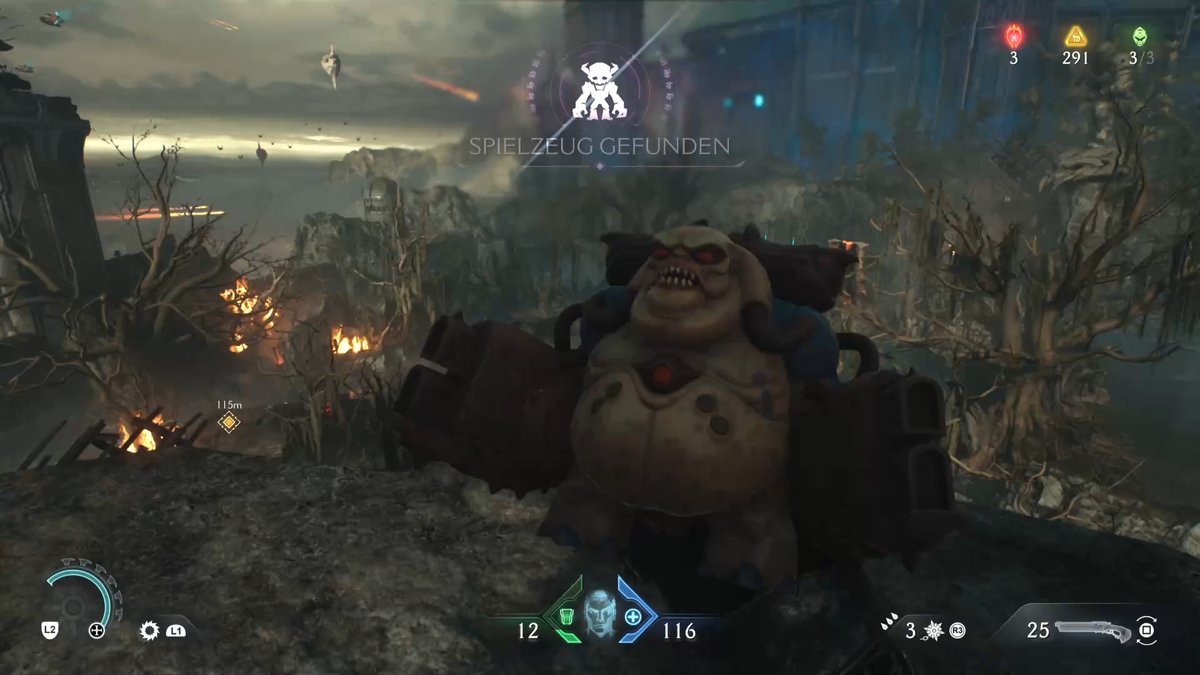Select the shotgun weapon icon
Image resolution: width=1200 pixels, height=675 pixels.
1092,631
